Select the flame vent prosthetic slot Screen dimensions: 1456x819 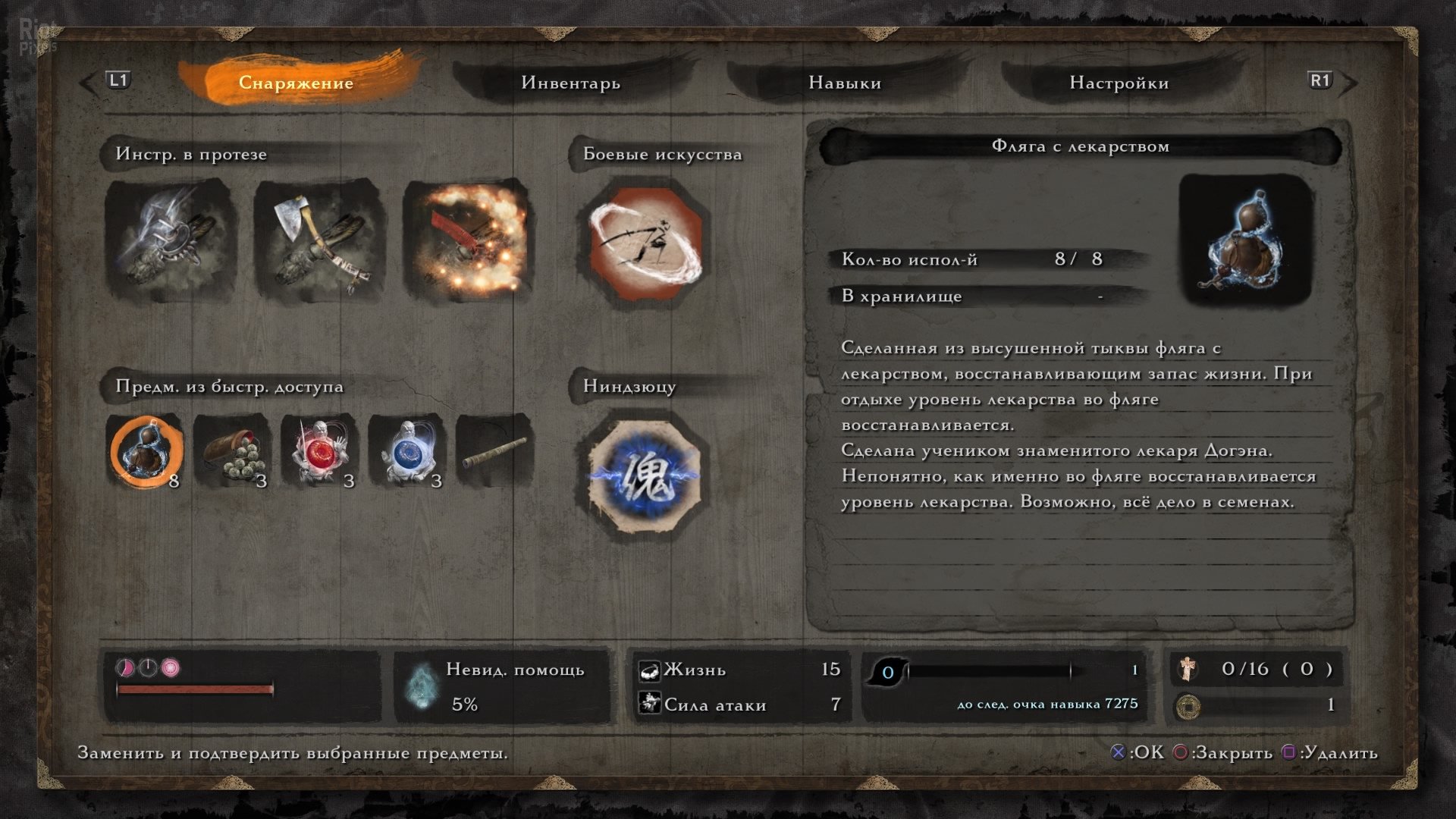click(x=466, y=240)
